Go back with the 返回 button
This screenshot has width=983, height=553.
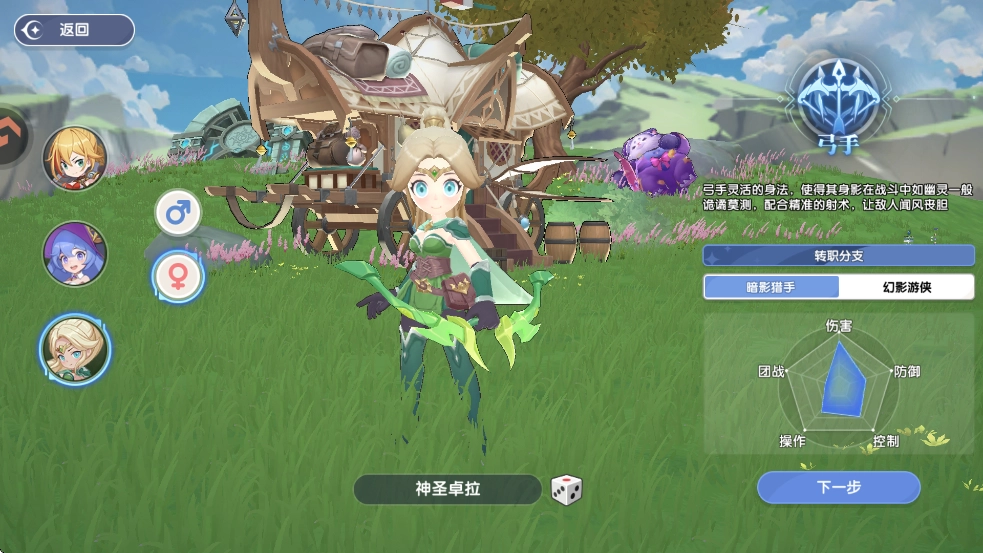(x=73, y=30)
